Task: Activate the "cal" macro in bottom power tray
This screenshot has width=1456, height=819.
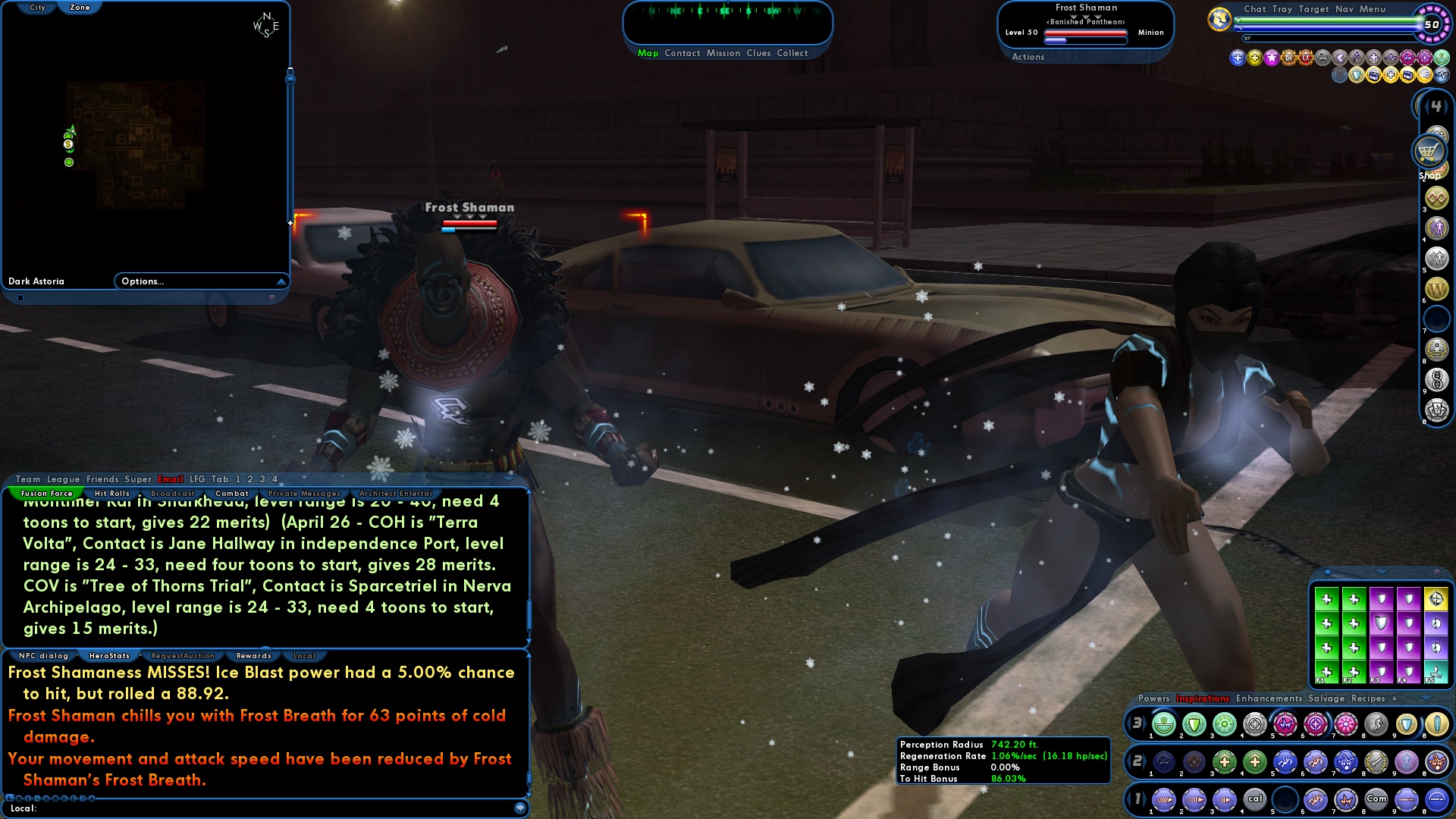Action: click(1255, 799)
